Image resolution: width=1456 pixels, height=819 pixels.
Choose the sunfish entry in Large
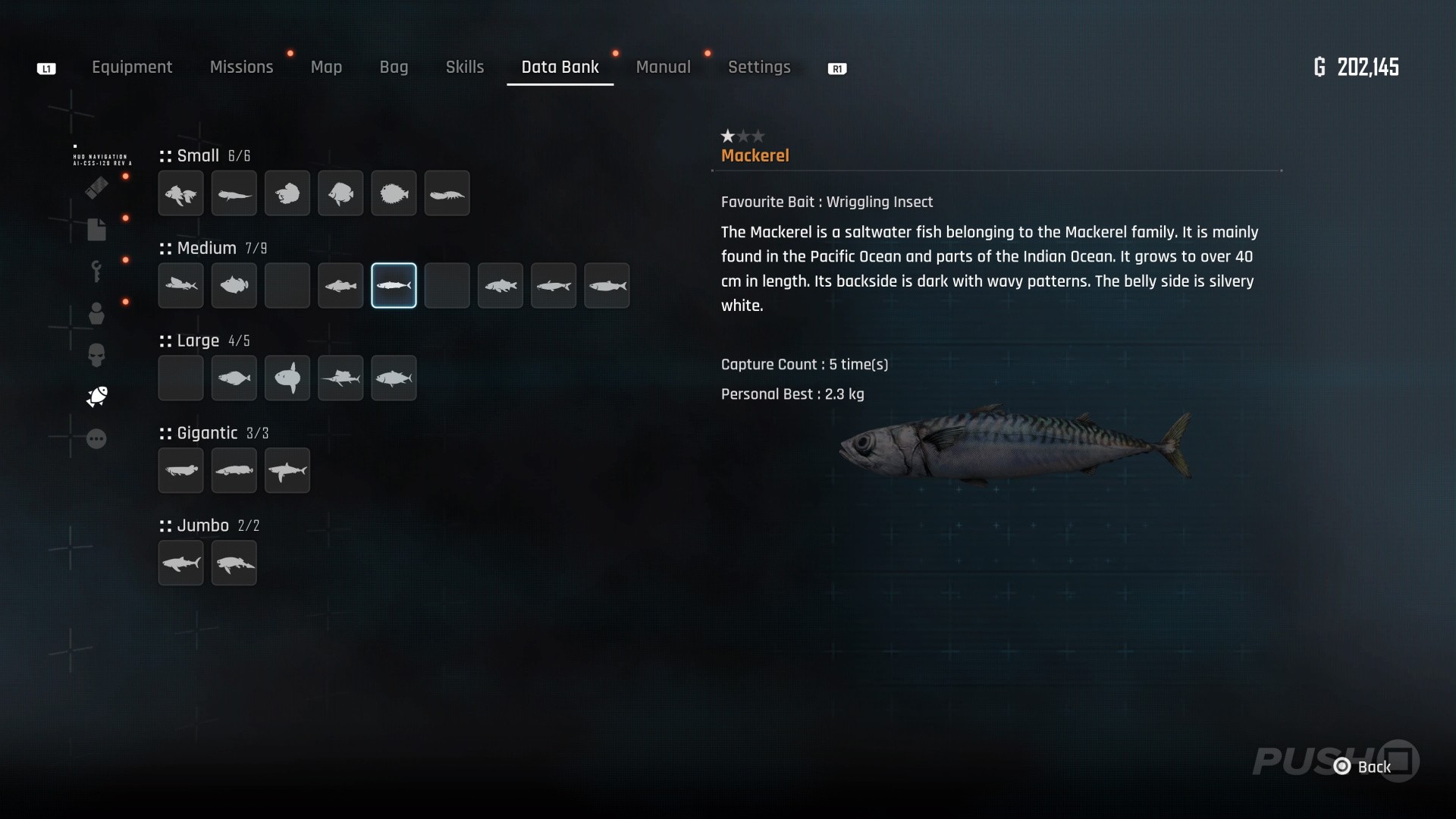pyautogui.click(x=287, y=378)
